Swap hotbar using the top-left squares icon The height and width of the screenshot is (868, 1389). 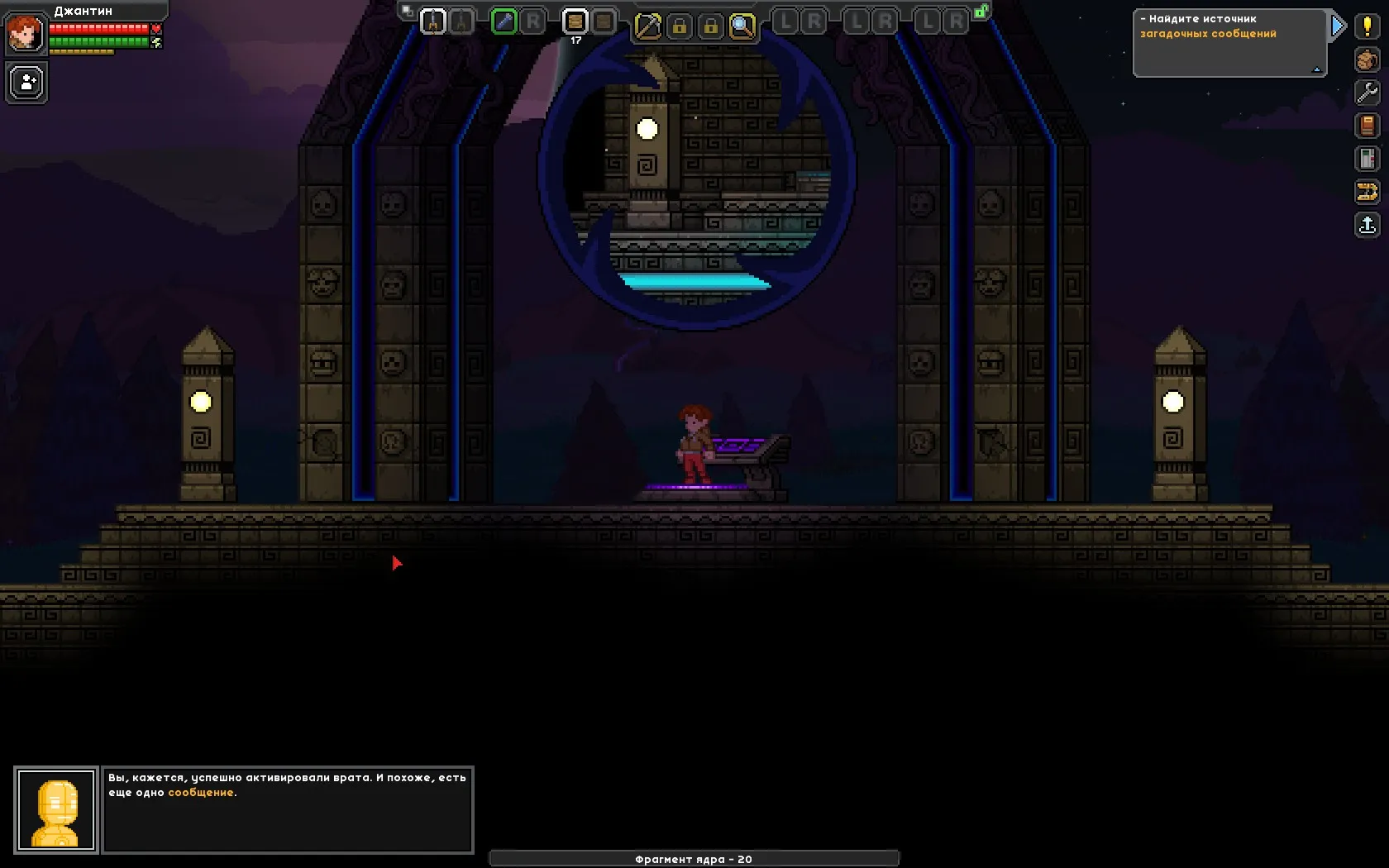coord(407,11)
